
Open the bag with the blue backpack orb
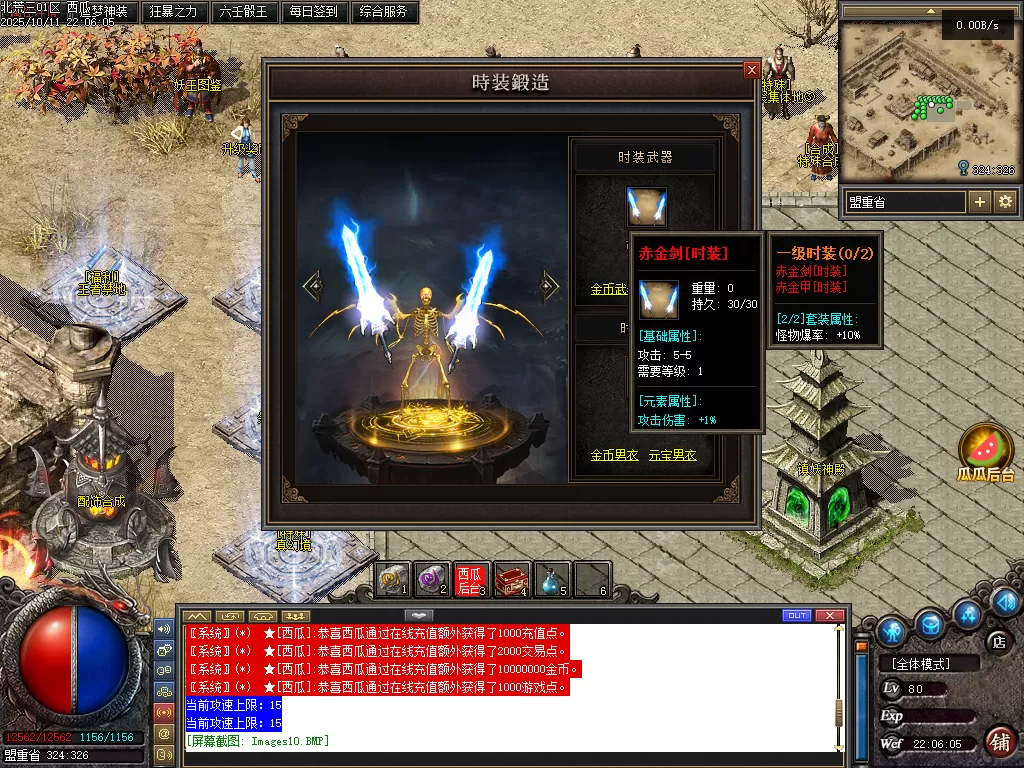pyautogui.click(x=931, y=625)
